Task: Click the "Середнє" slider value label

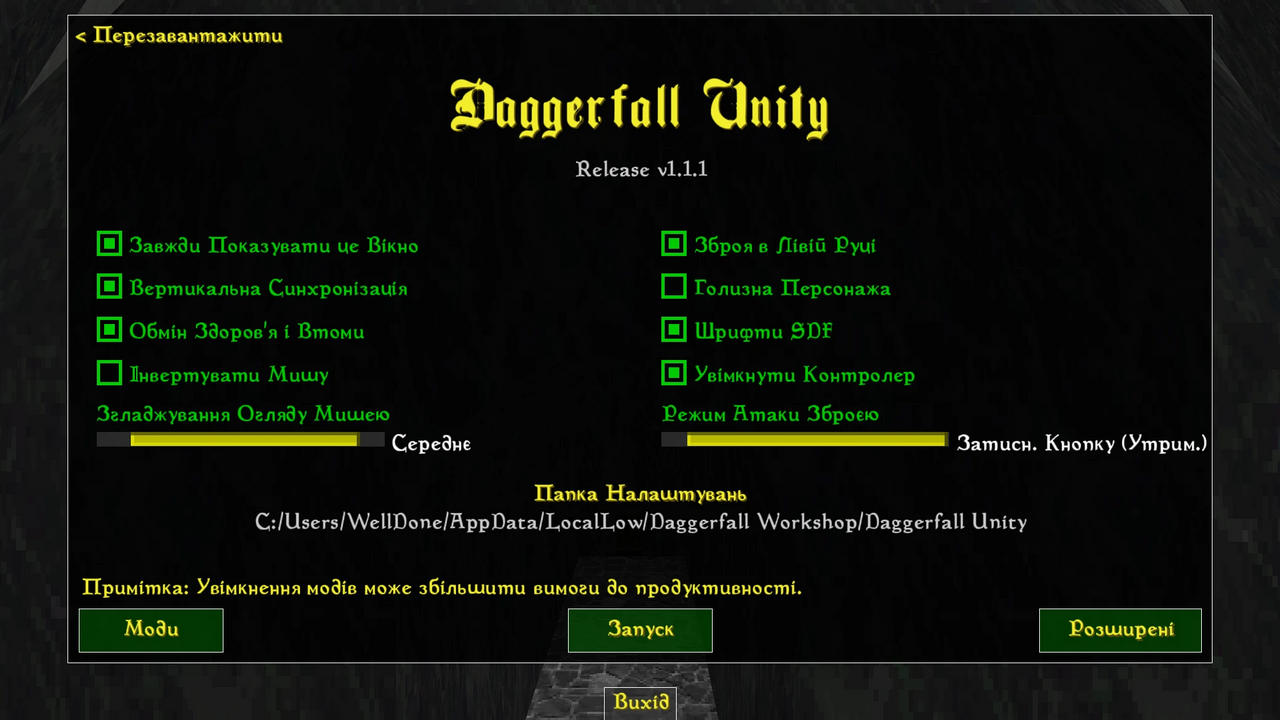Action: (x=431, y=443)
